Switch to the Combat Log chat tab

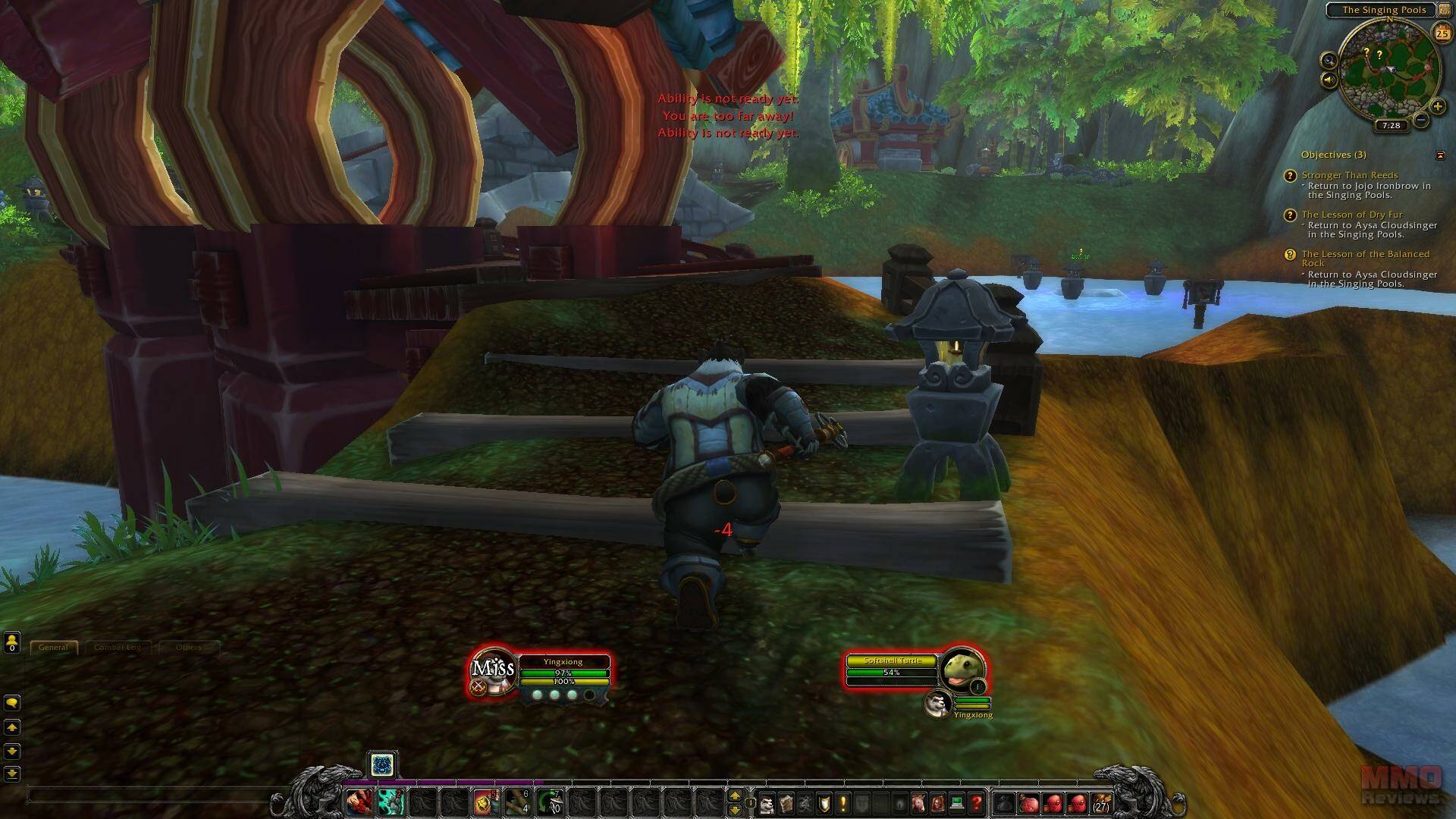pyautogui.click(x=118, y=648)
